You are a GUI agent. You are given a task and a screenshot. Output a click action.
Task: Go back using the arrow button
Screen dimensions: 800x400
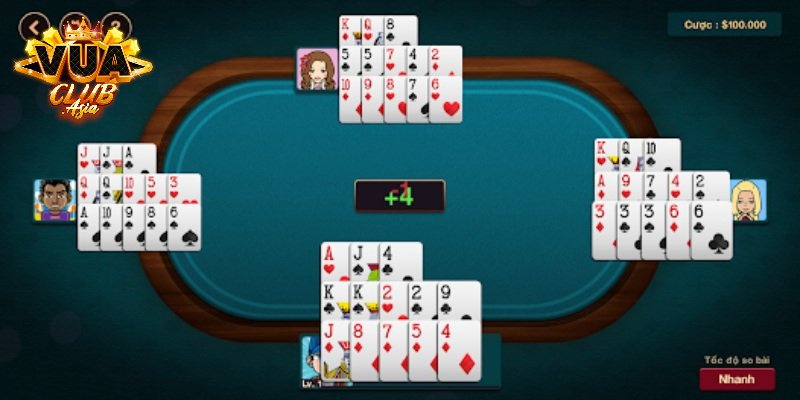point(36,24)
